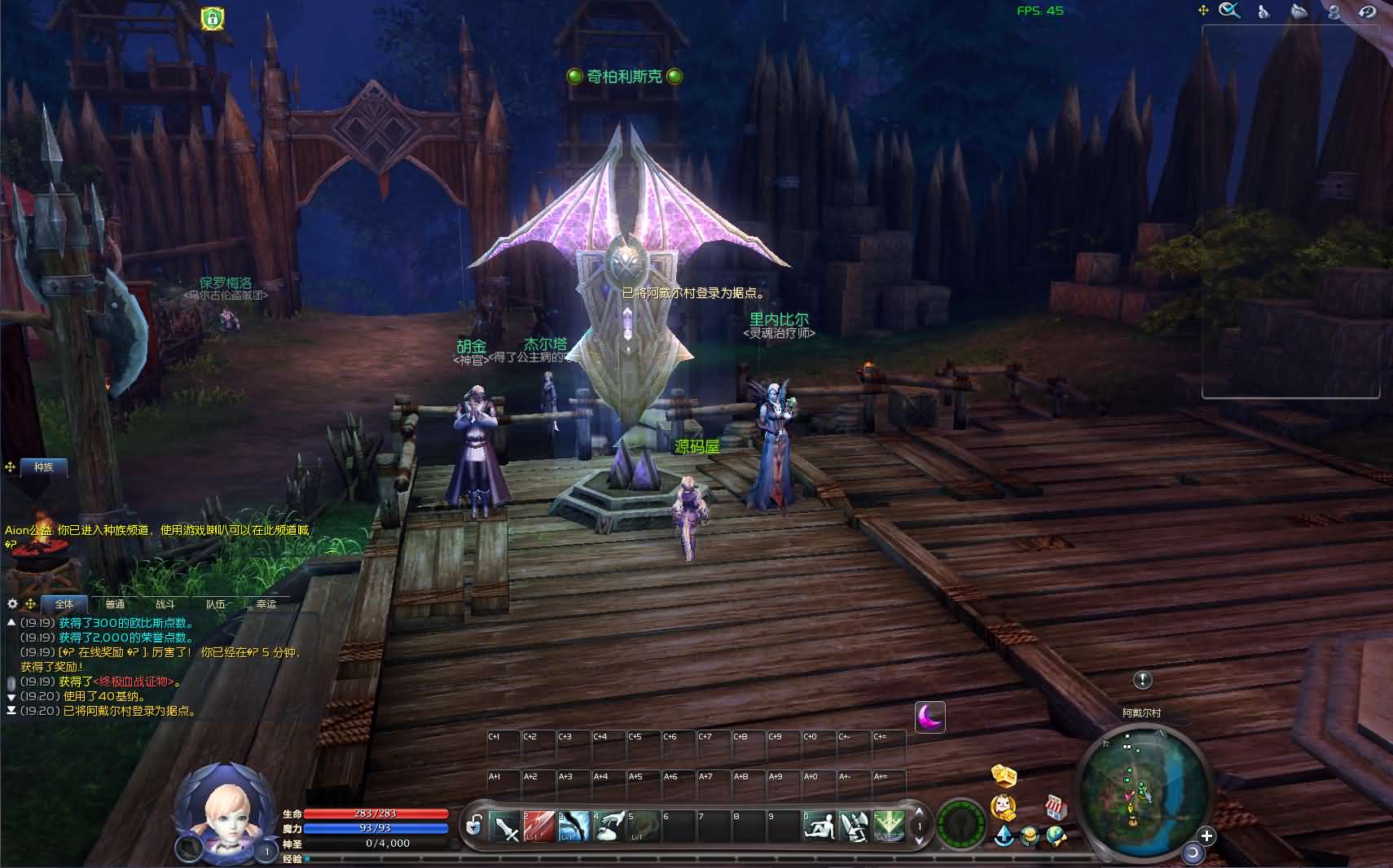The height and width of the screenshot is (868, 1393).
Task: Cast the blue tornado skill in slot 3
Action: (573, 827)
